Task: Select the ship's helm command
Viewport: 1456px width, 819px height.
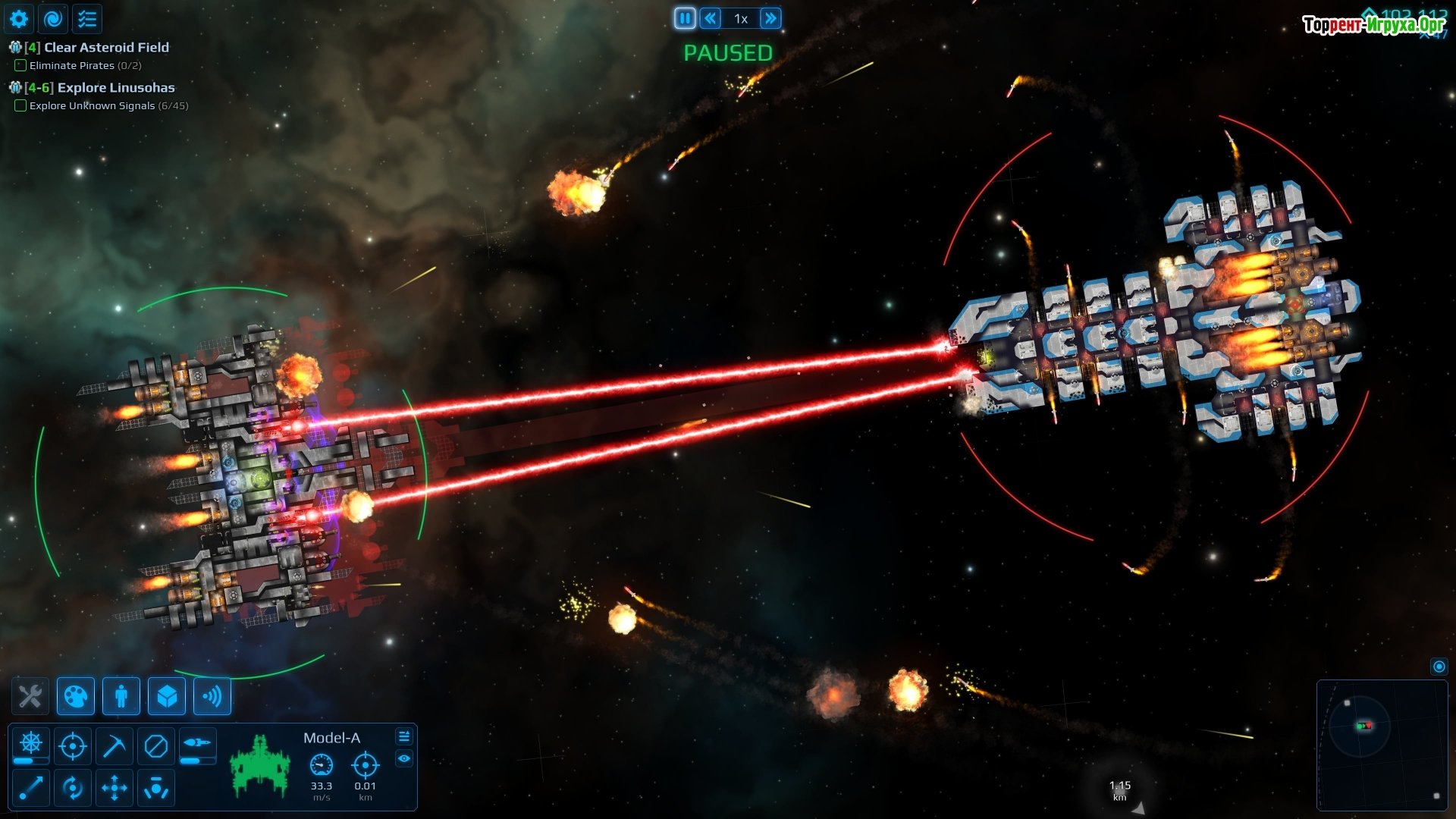Action: click(31, 745)
